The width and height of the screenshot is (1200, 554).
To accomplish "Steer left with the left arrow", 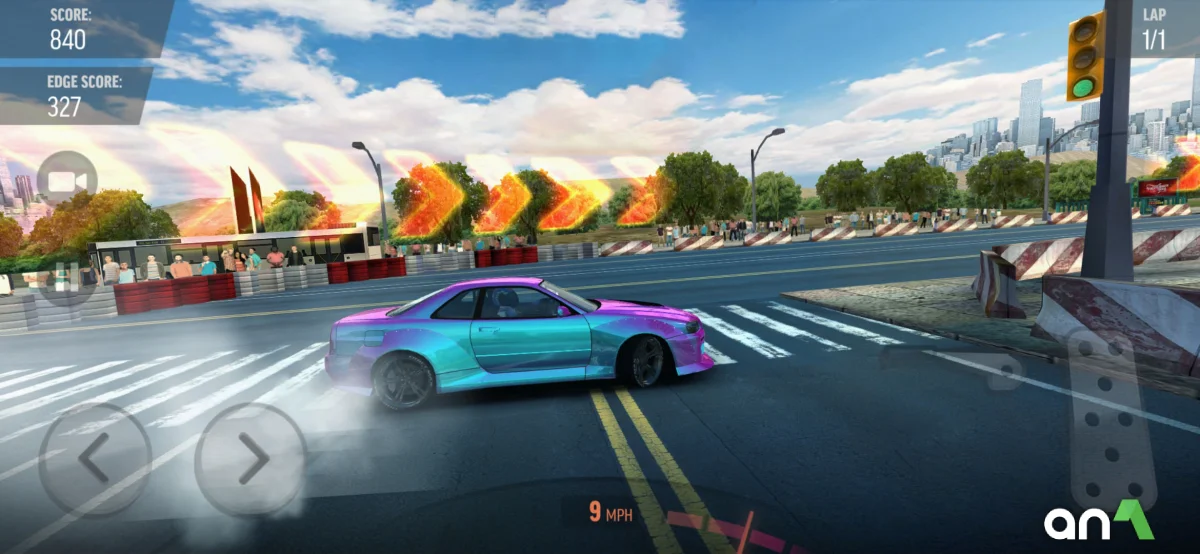I will (94, 459).
